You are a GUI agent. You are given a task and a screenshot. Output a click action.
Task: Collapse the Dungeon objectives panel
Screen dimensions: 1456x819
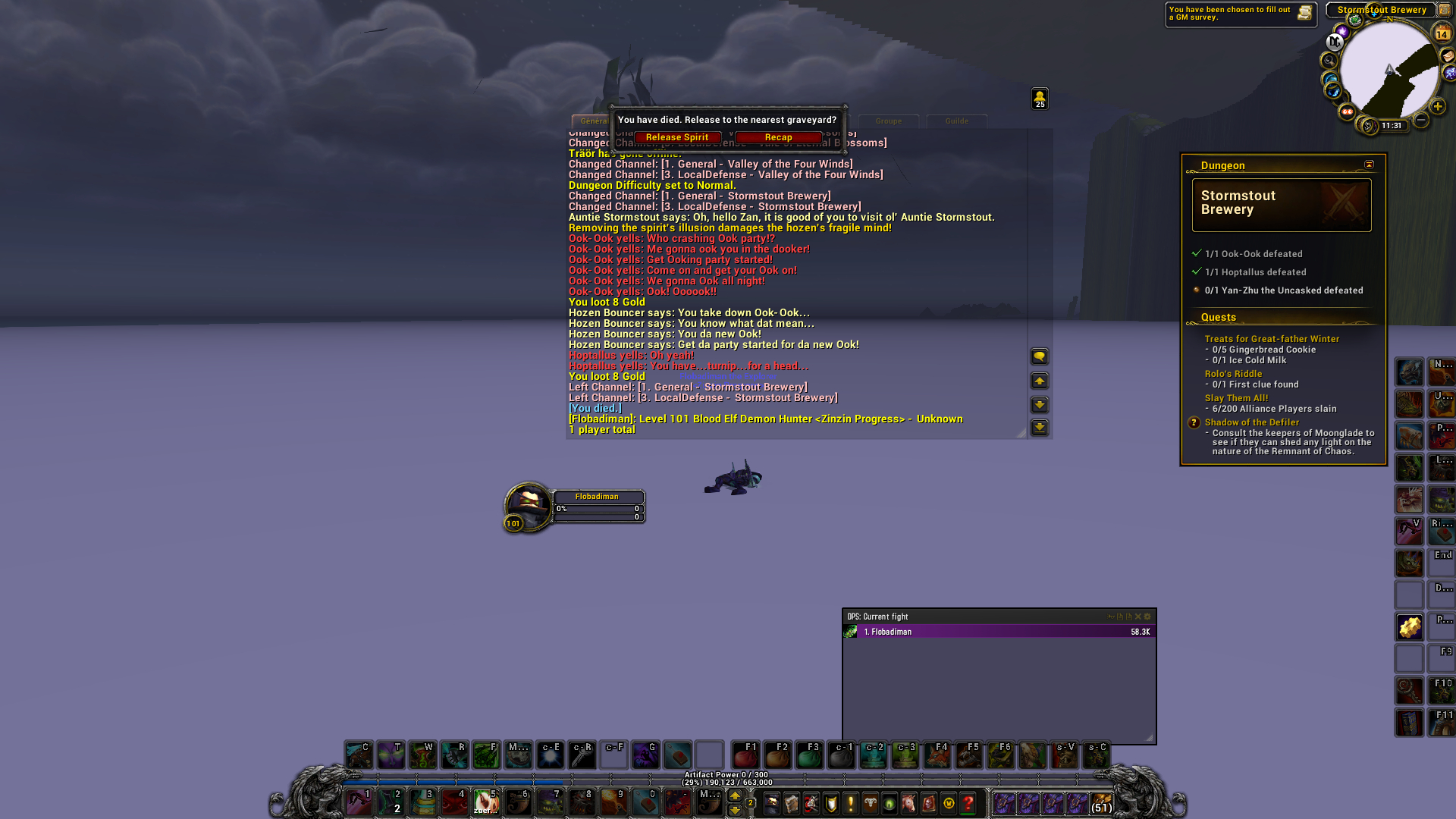1370,164
